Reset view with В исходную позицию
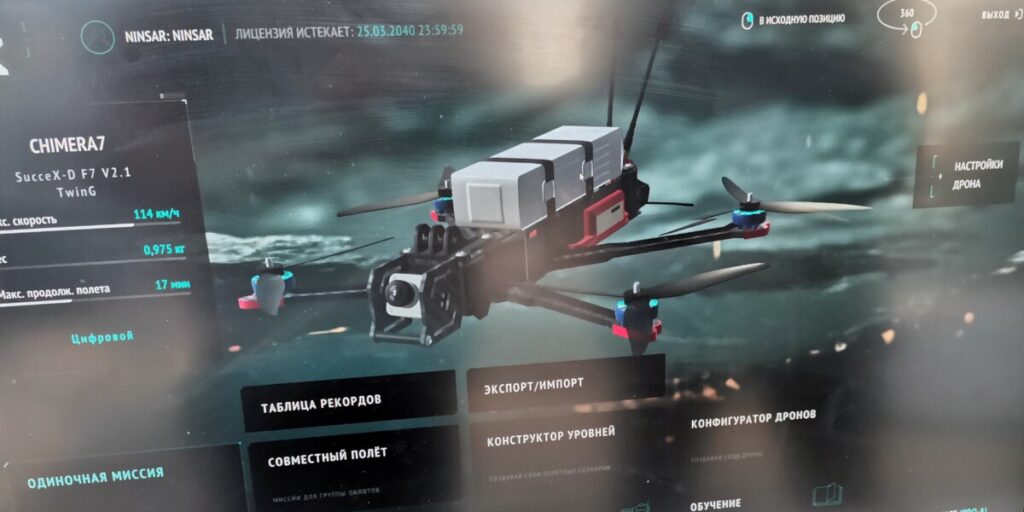Viewport: 1024px width, 512px height. 794,19
